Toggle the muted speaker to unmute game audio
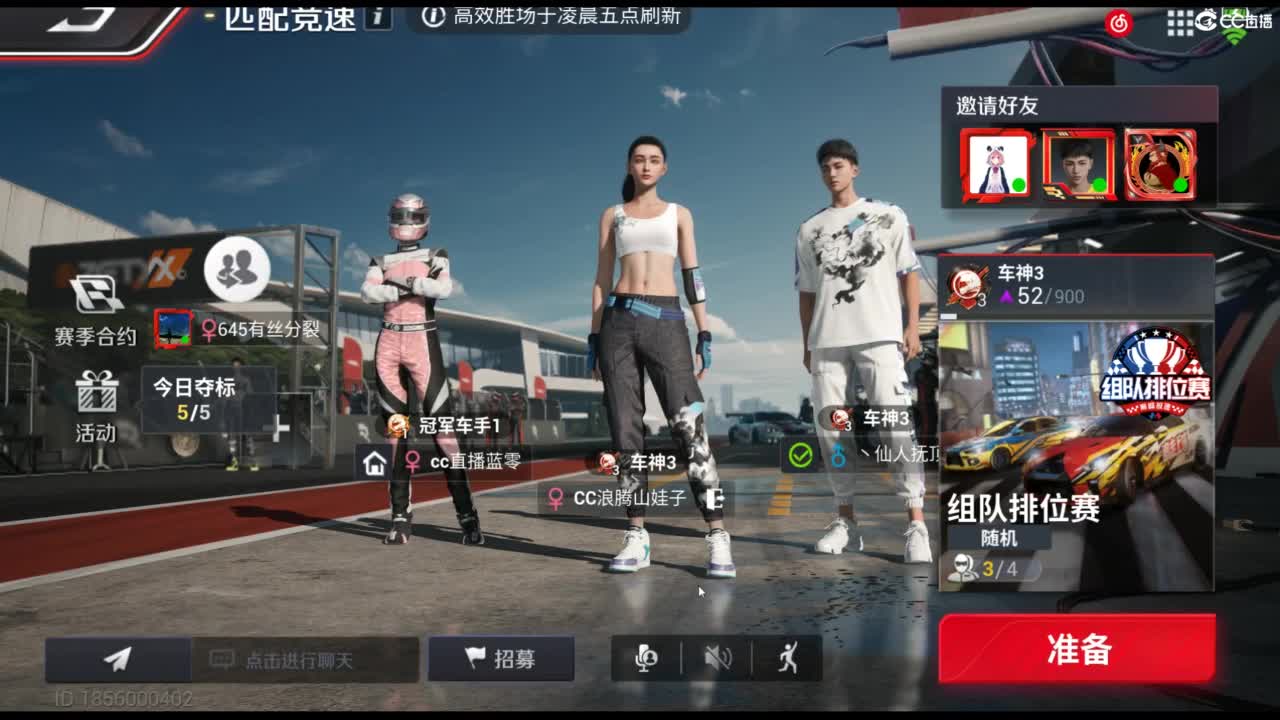 pos(717,657)
